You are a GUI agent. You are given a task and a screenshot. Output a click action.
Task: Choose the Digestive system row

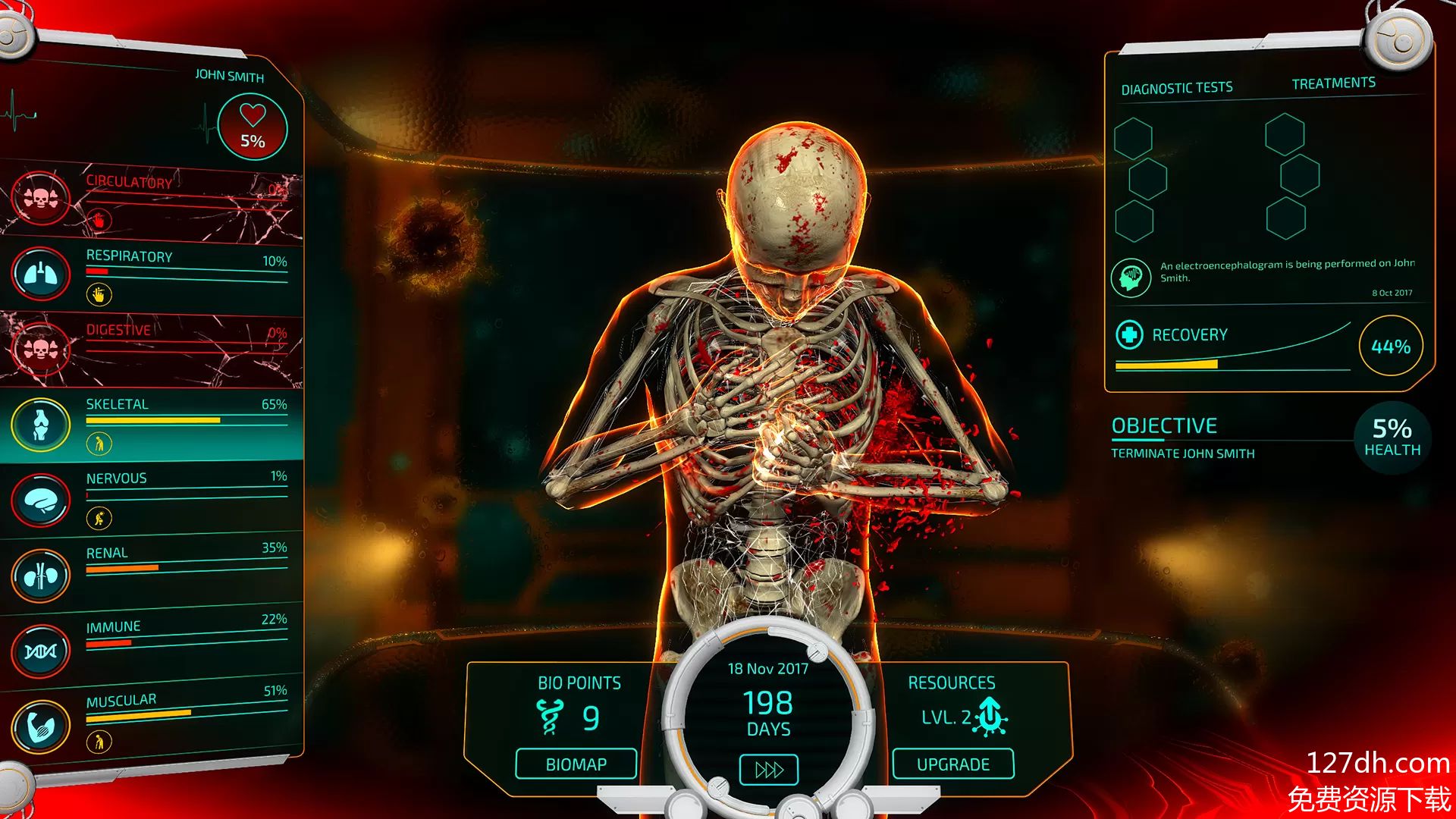pyautogui.click(x=152, y=349)
